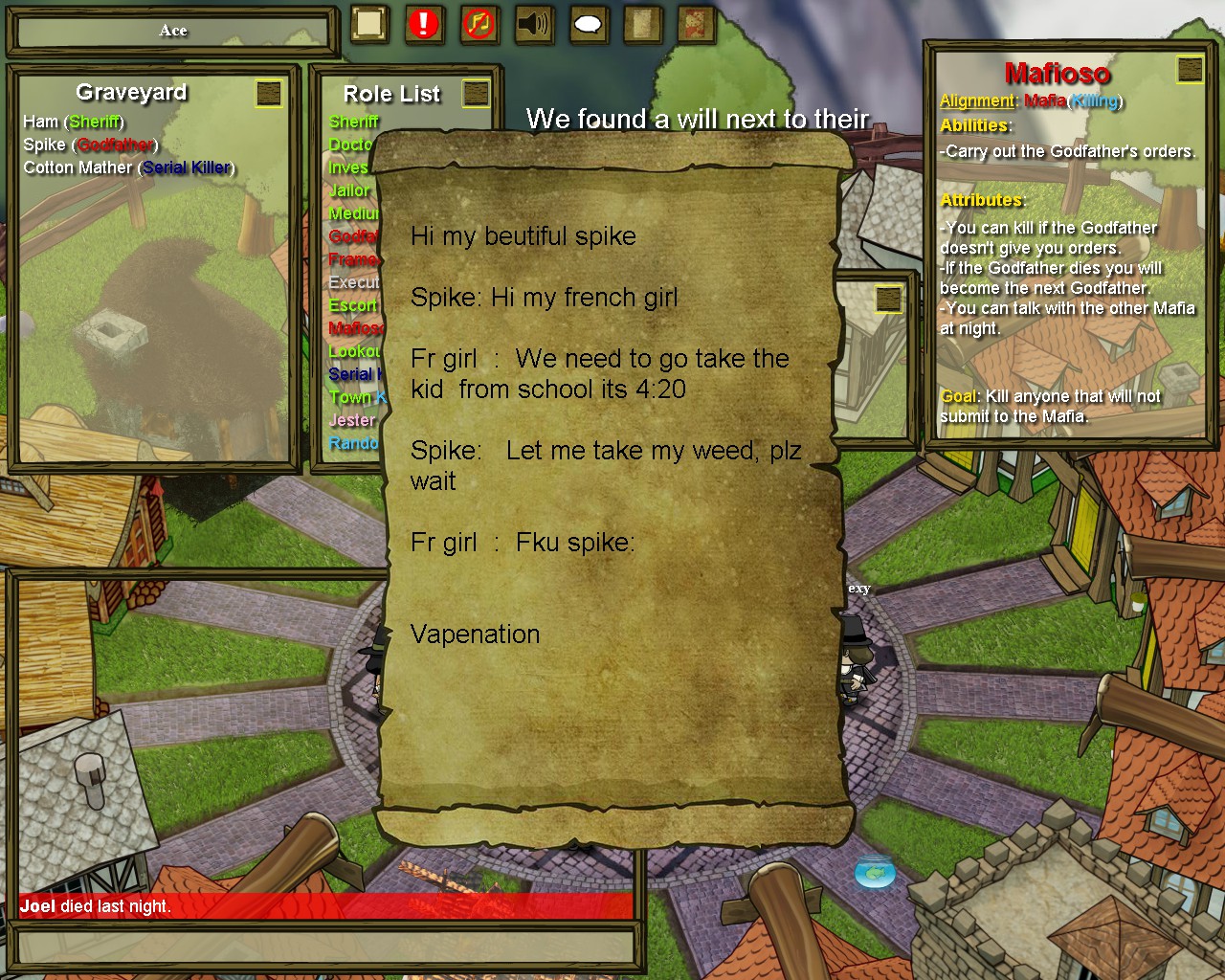Image resolution: width=1225 pixels, height=980 pixels.
Task: Click the red exclamation report icon
Action: click(x=423, y=24)
